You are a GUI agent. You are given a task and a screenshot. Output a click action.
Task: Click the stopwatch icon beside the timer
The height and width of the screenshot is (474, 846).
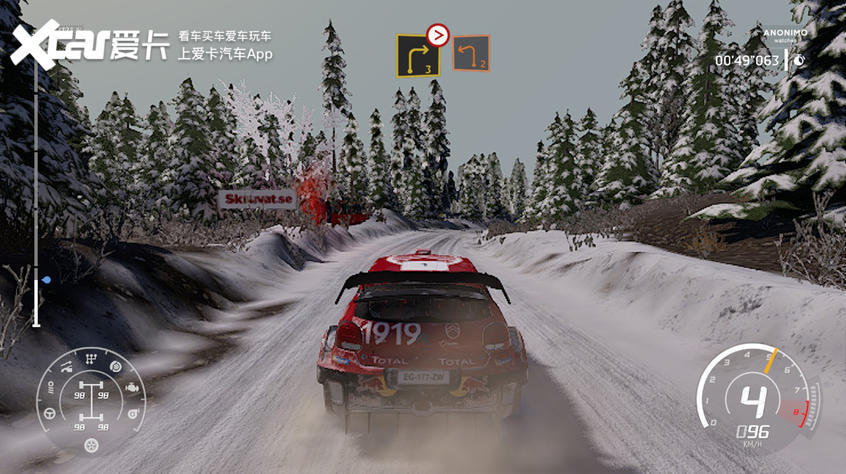[x=799, y=60]
